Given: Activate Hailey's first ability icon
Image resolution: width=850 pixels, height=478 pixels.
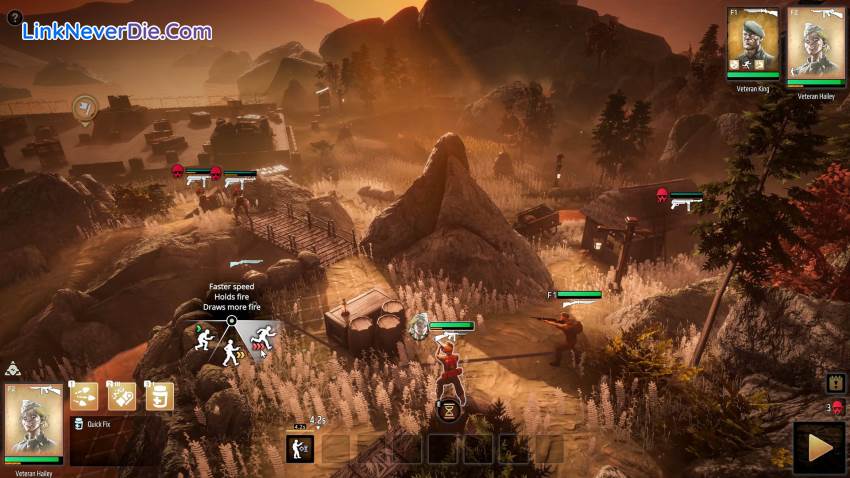Looking at the screenshot, I should tap(84, 396).
